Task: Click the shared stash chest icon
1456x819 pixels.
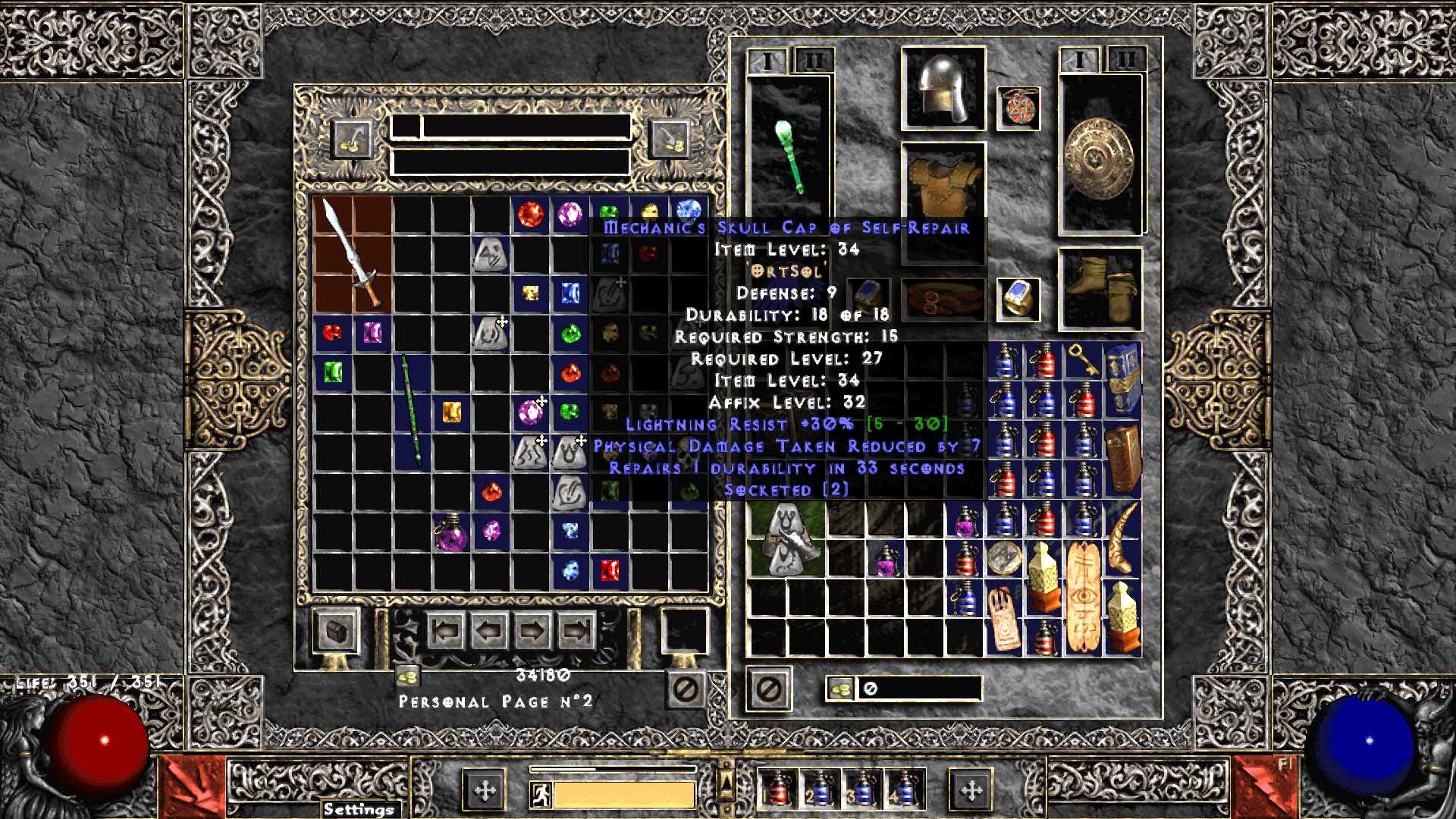Action: pos(337,632)
